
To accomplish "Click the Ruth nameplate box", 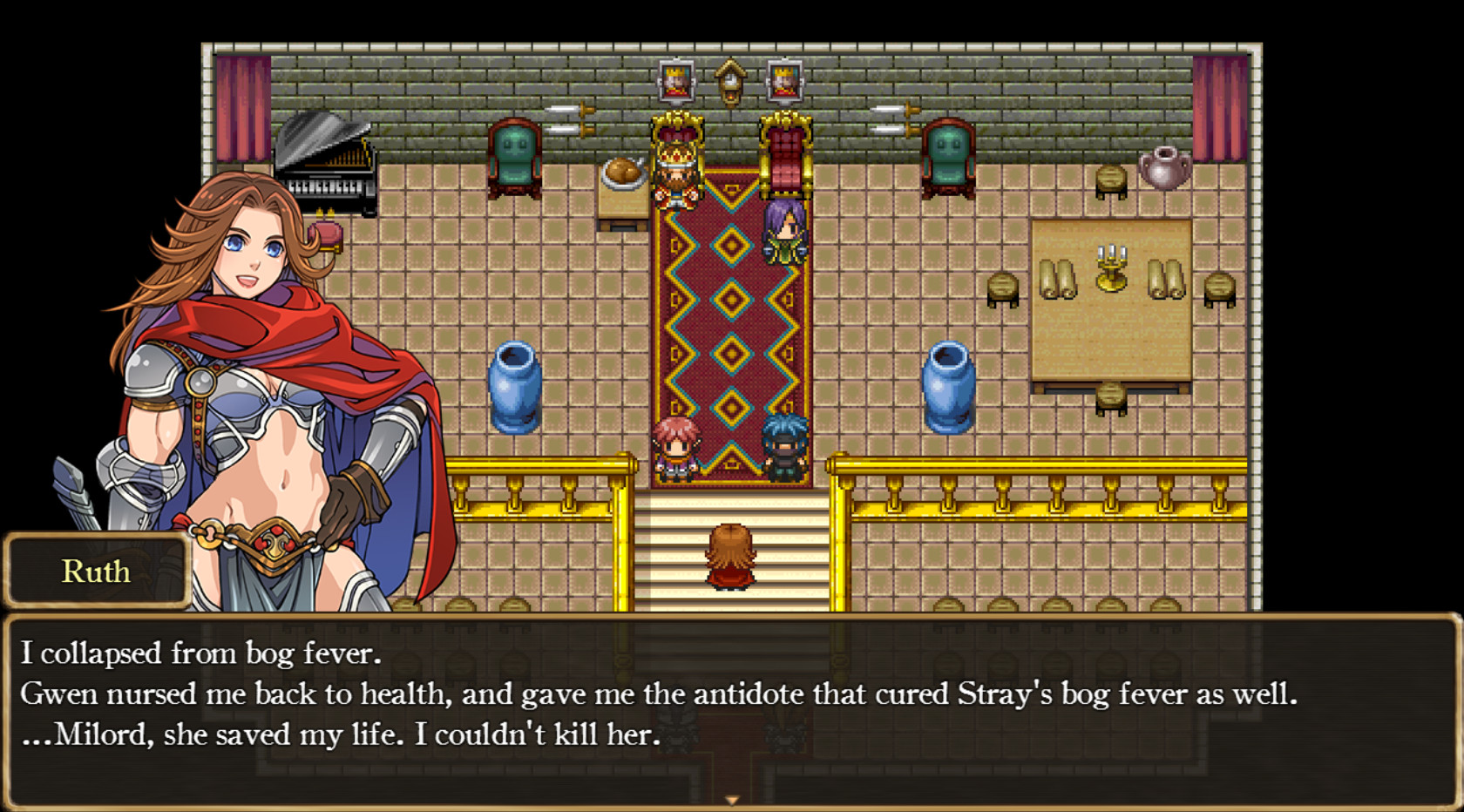I will (x=98, y=572).
